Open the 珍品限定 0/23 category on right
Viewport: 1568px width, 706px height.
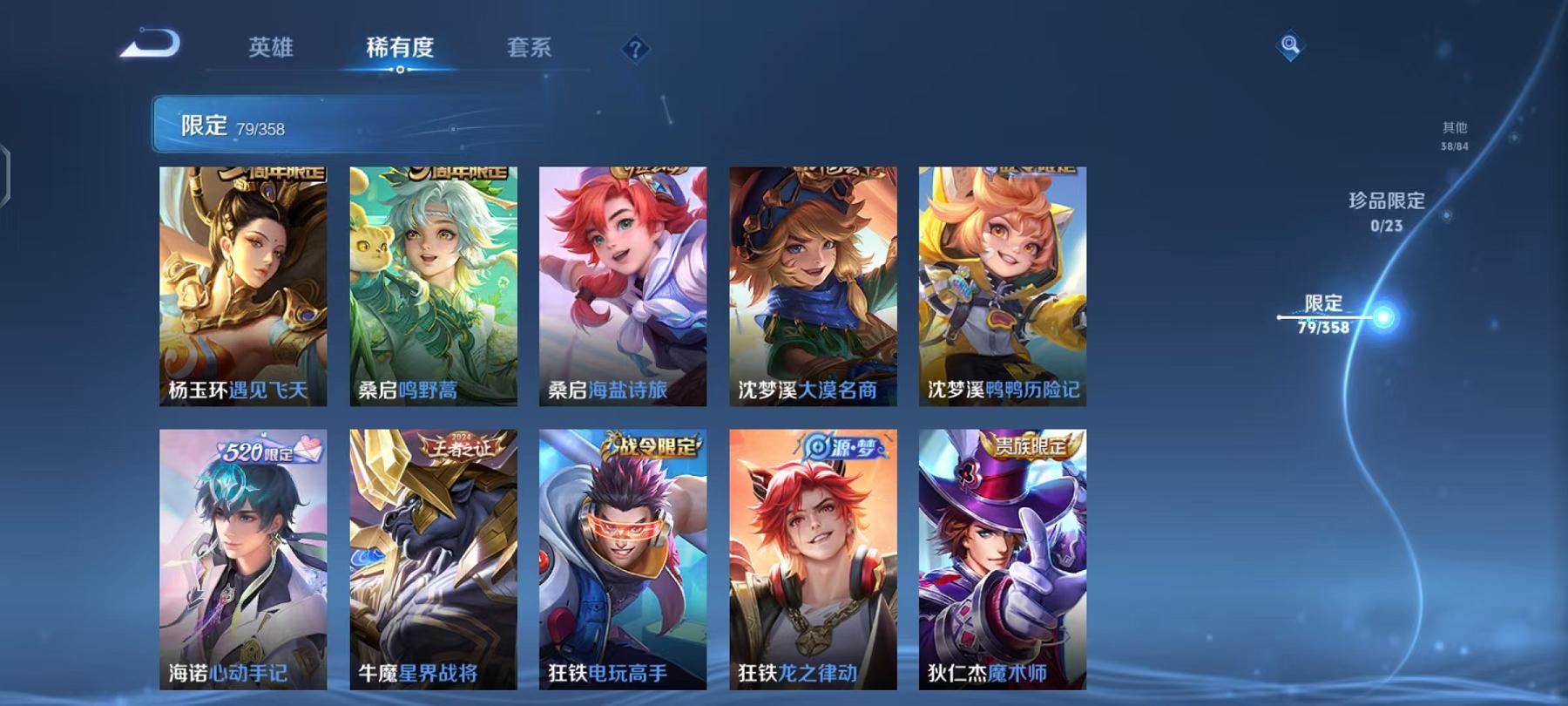click(1384, 210)
